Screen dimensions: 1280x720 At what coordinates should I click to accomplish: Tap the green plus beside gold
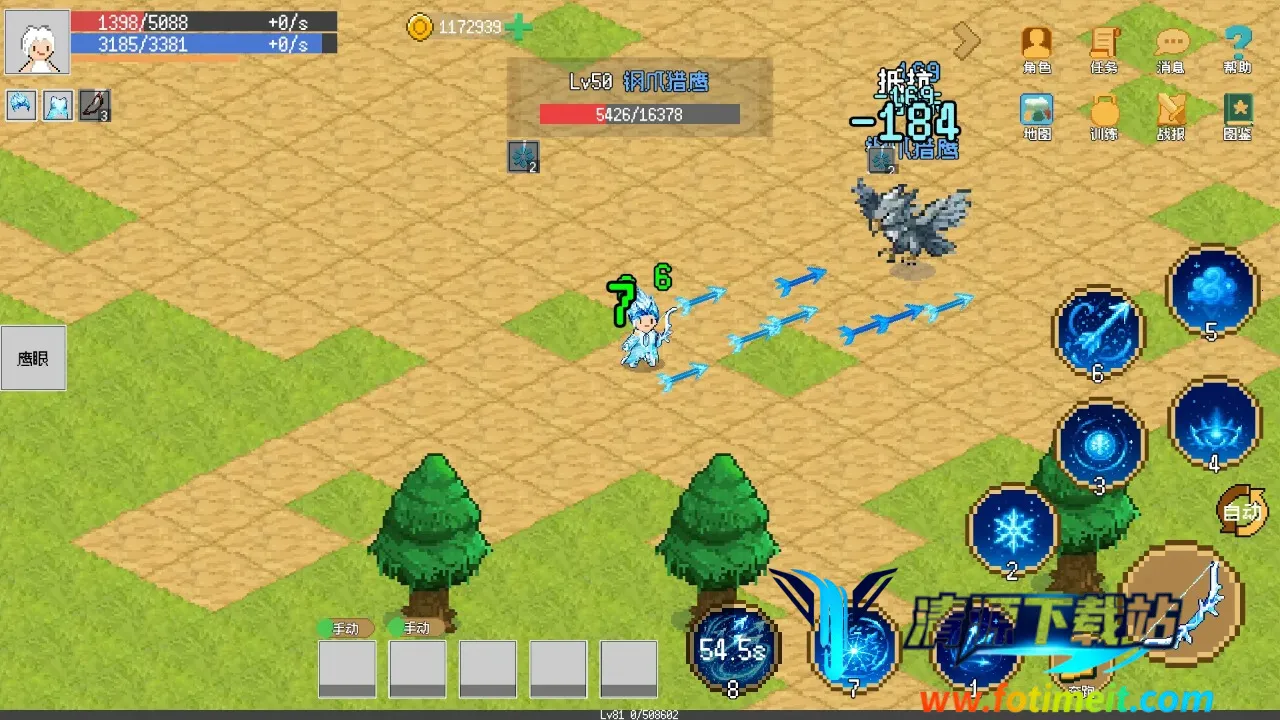519,27
